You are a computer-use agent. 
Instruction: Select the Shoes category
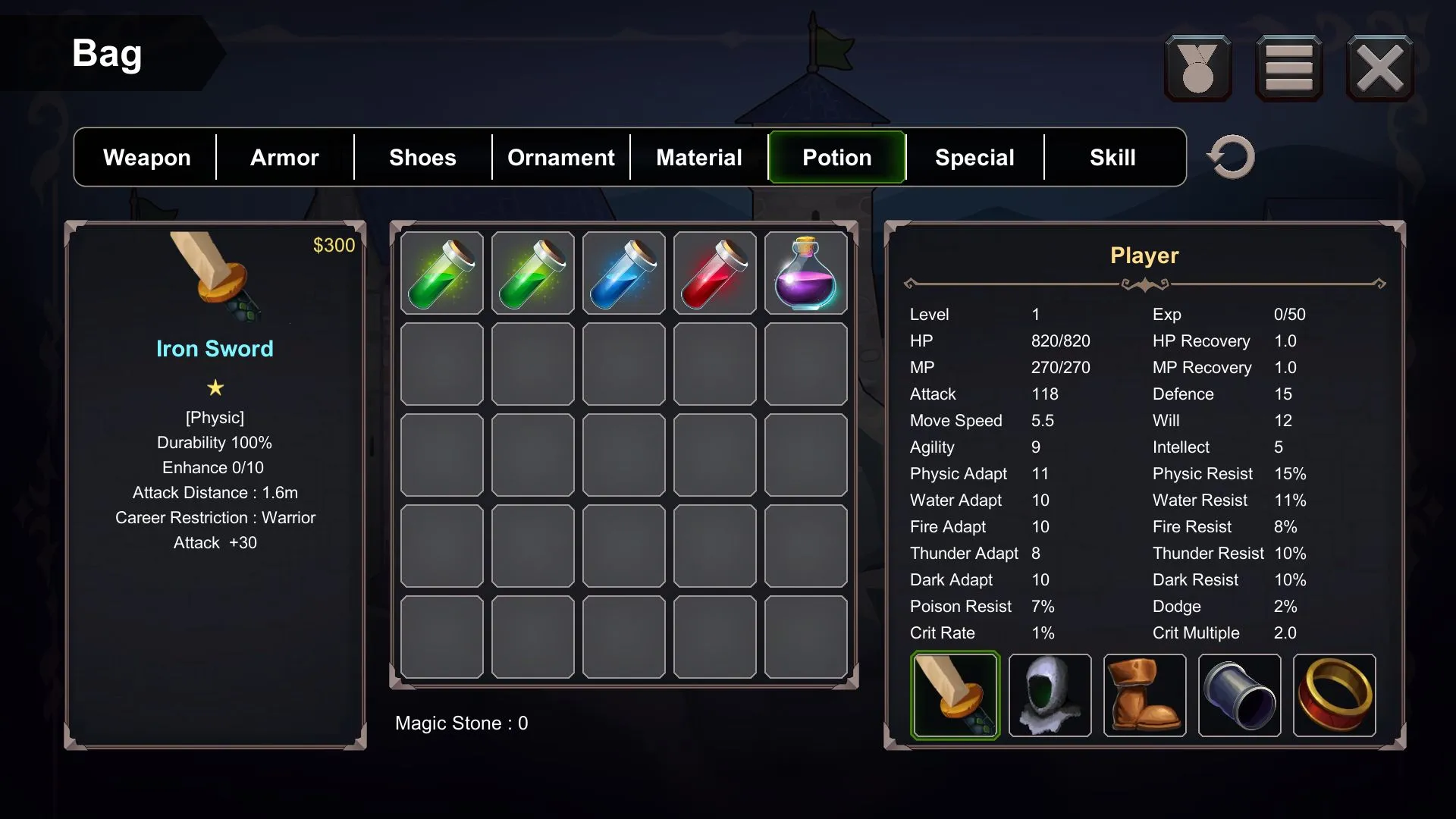point(422,157)
